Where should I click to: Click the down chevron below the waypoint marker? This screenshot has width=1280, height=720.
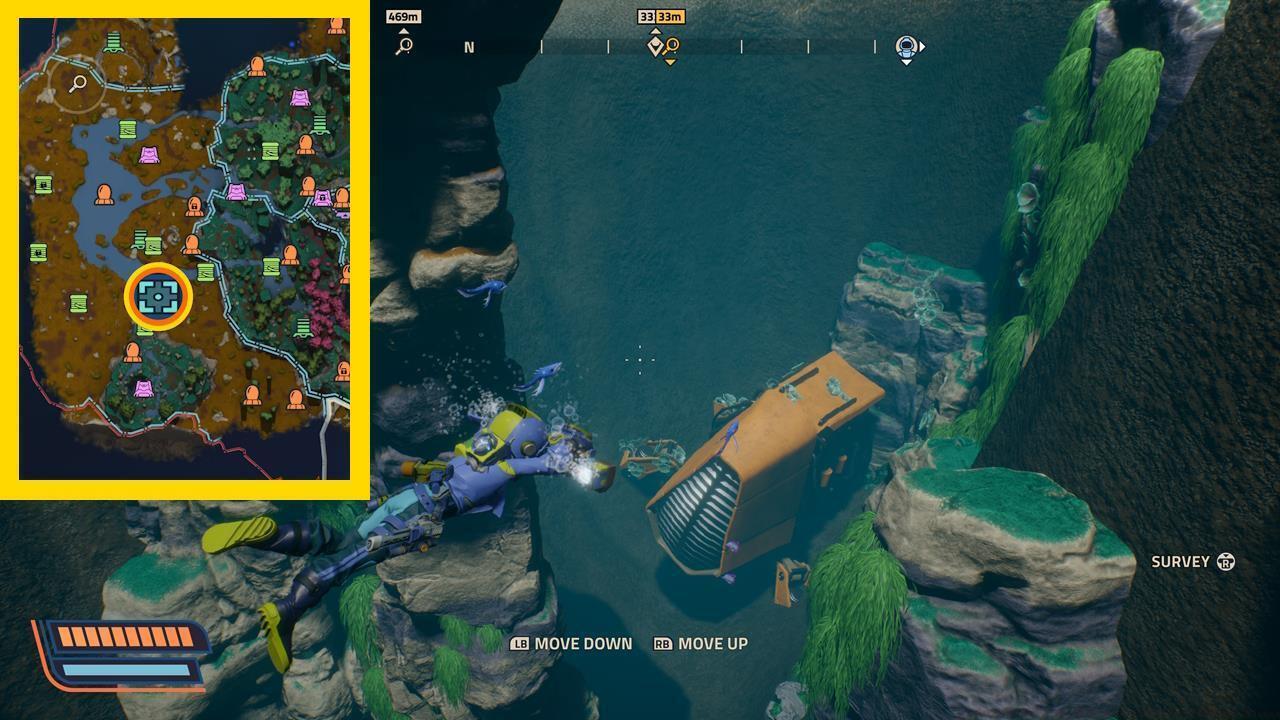(x=668, y=61)
